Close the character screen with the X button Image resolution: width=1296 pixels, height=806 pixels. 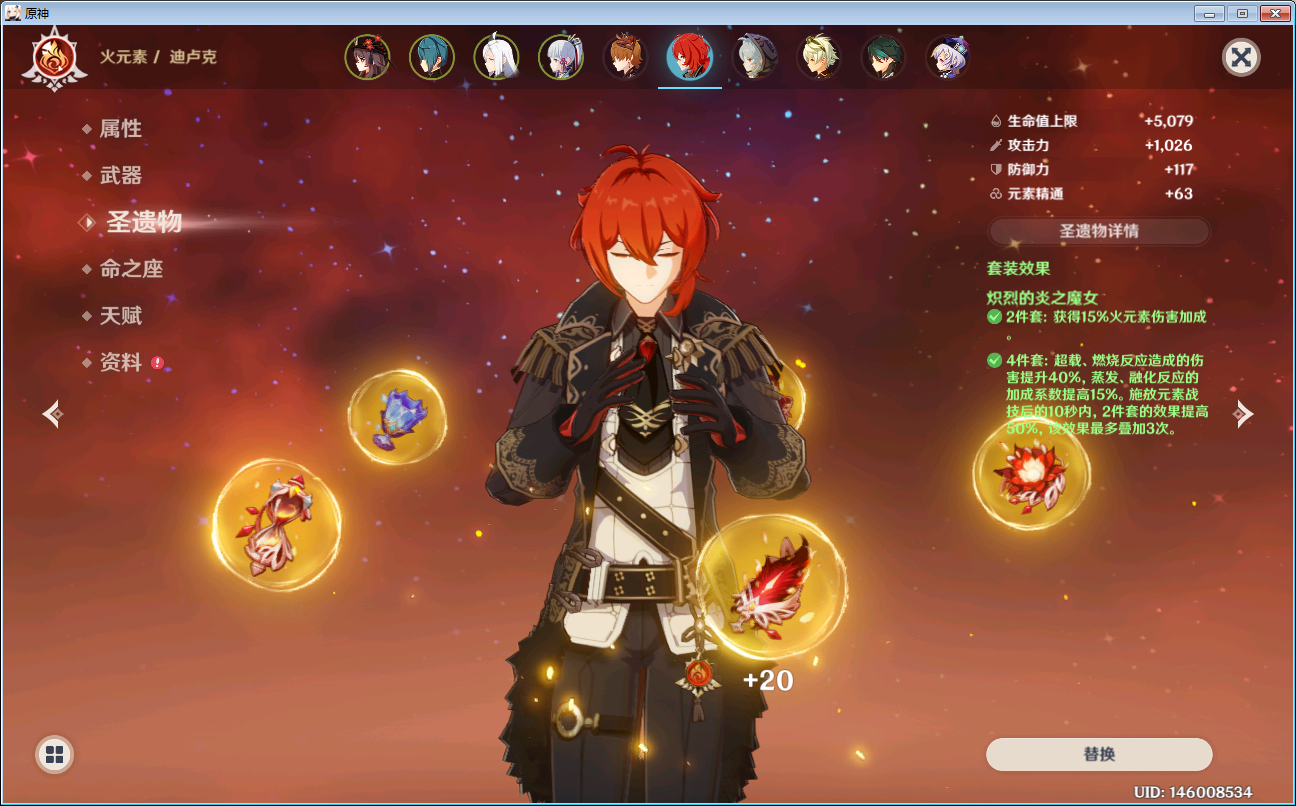(x=1241, y=57)
